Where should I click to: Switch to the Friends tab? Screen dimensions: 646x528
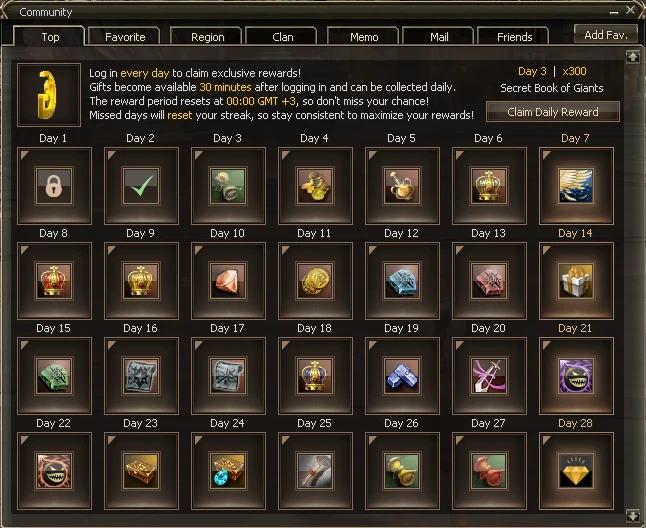click(514, 37)
